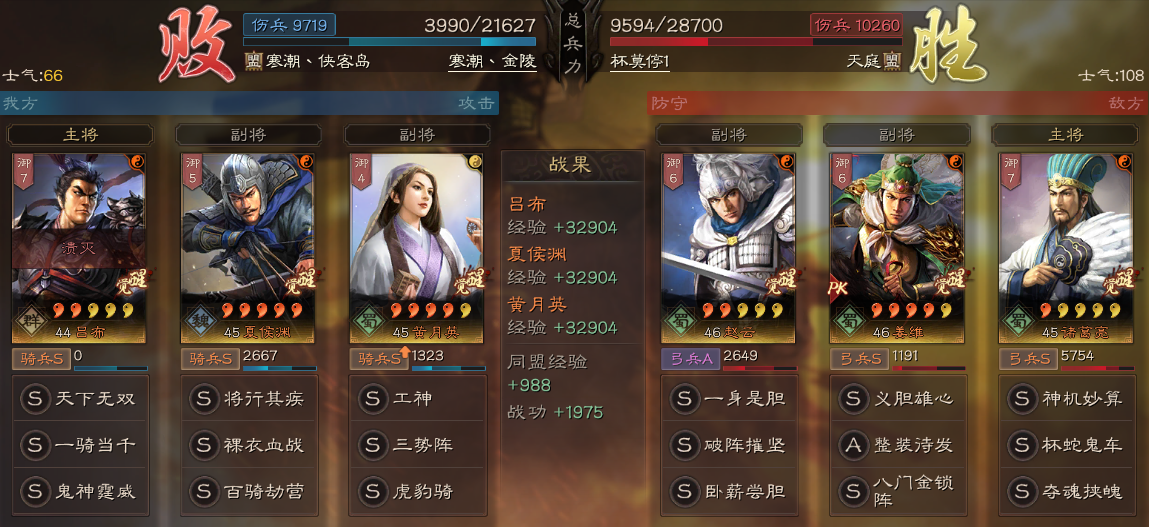Viewport: 1149px width, 527px height.
Task: Show the 天下无双 skill details
Action: pos(80,399)
